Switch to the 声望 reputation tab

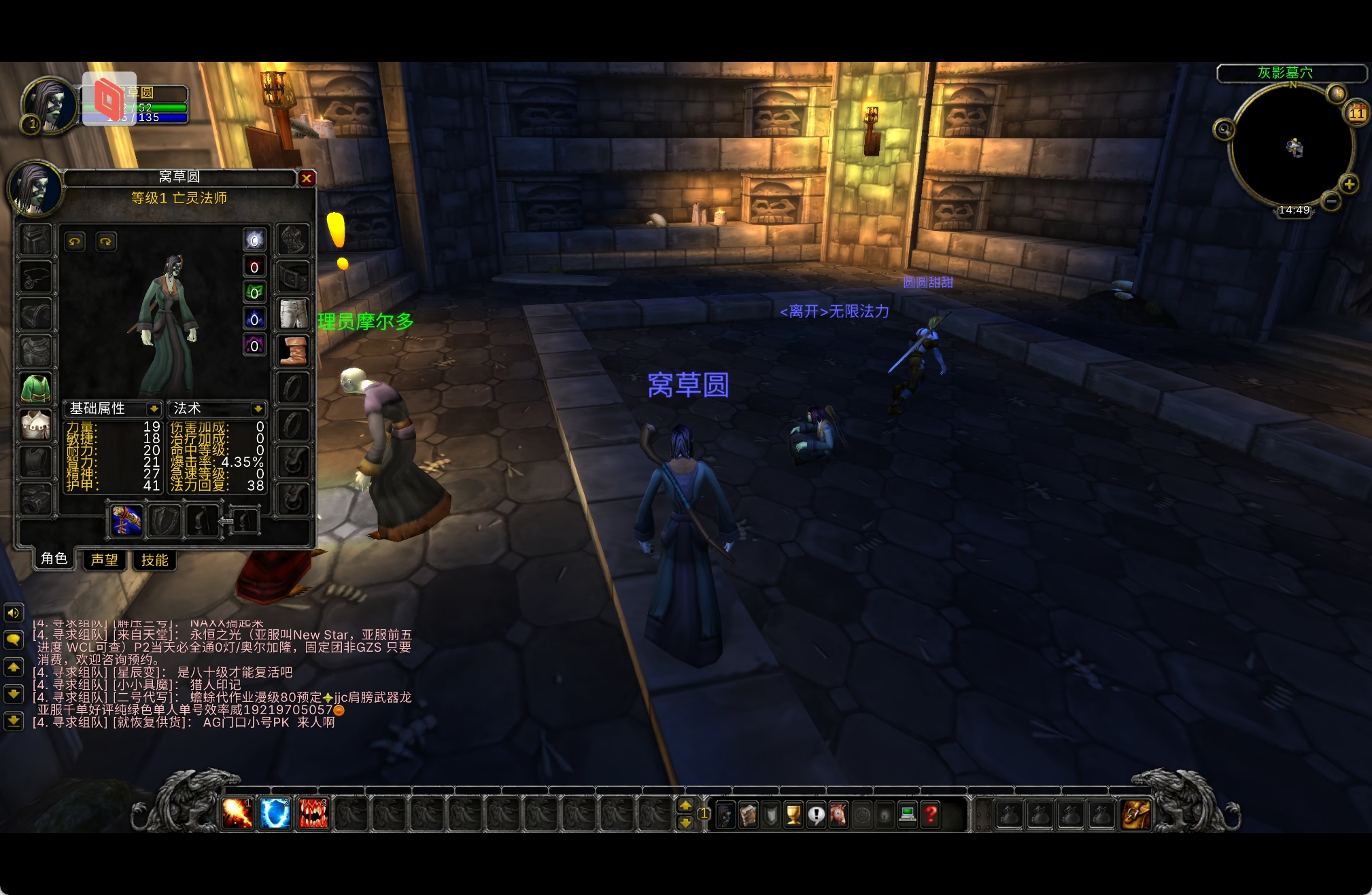(x=105, y=560)
